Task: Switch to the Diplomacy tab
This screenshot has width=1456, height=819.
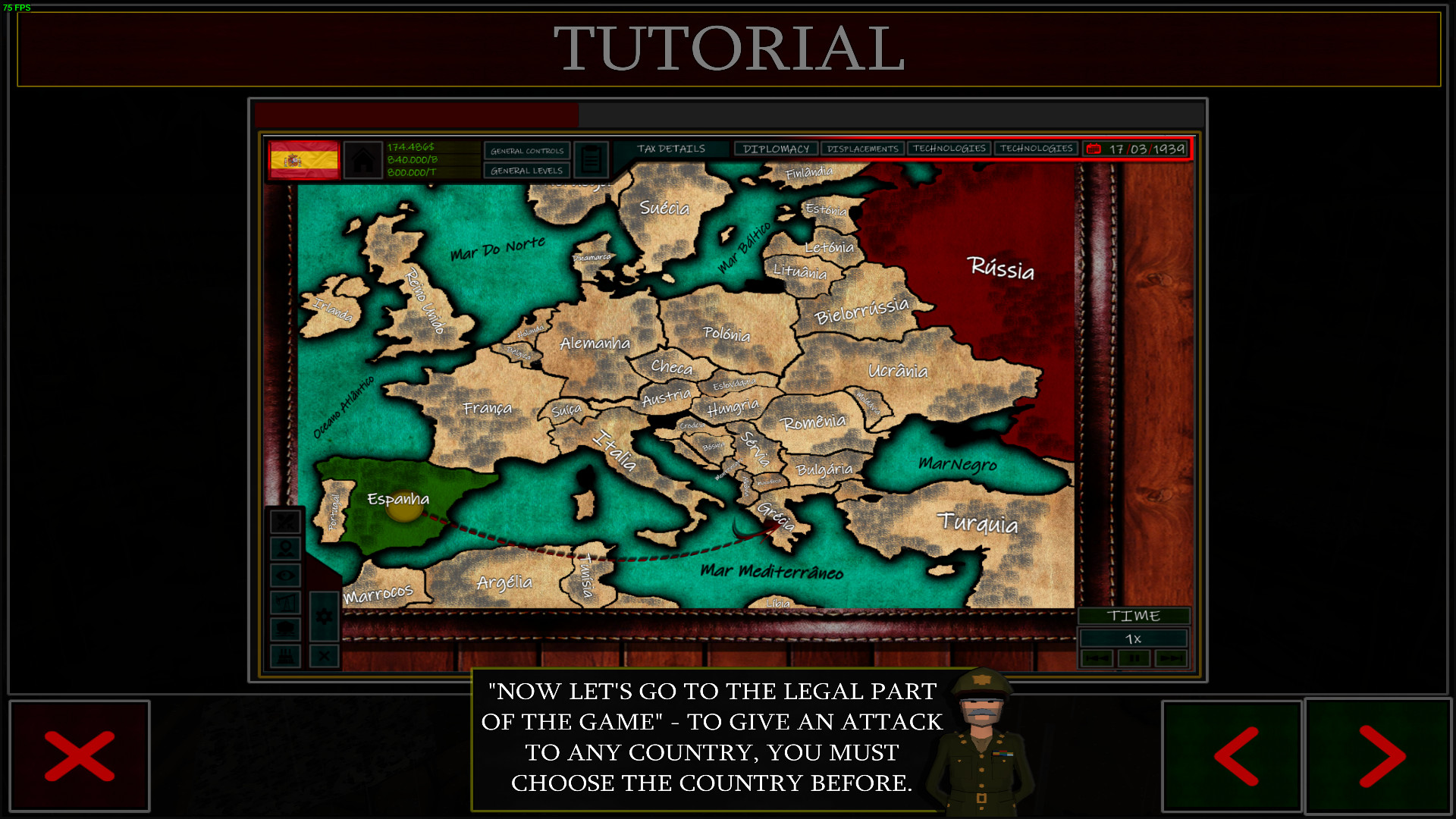Action: [777, 149]
